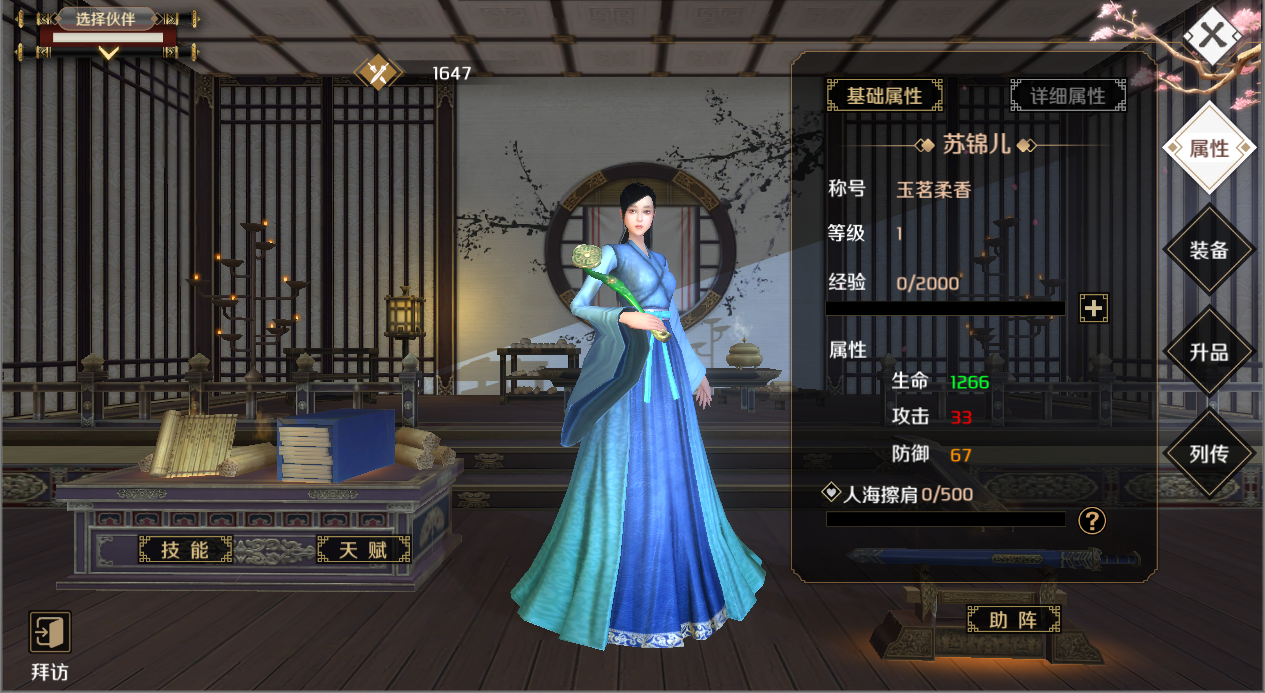
Task: Open the 装备 equipment side tab
Action: 1209,250
